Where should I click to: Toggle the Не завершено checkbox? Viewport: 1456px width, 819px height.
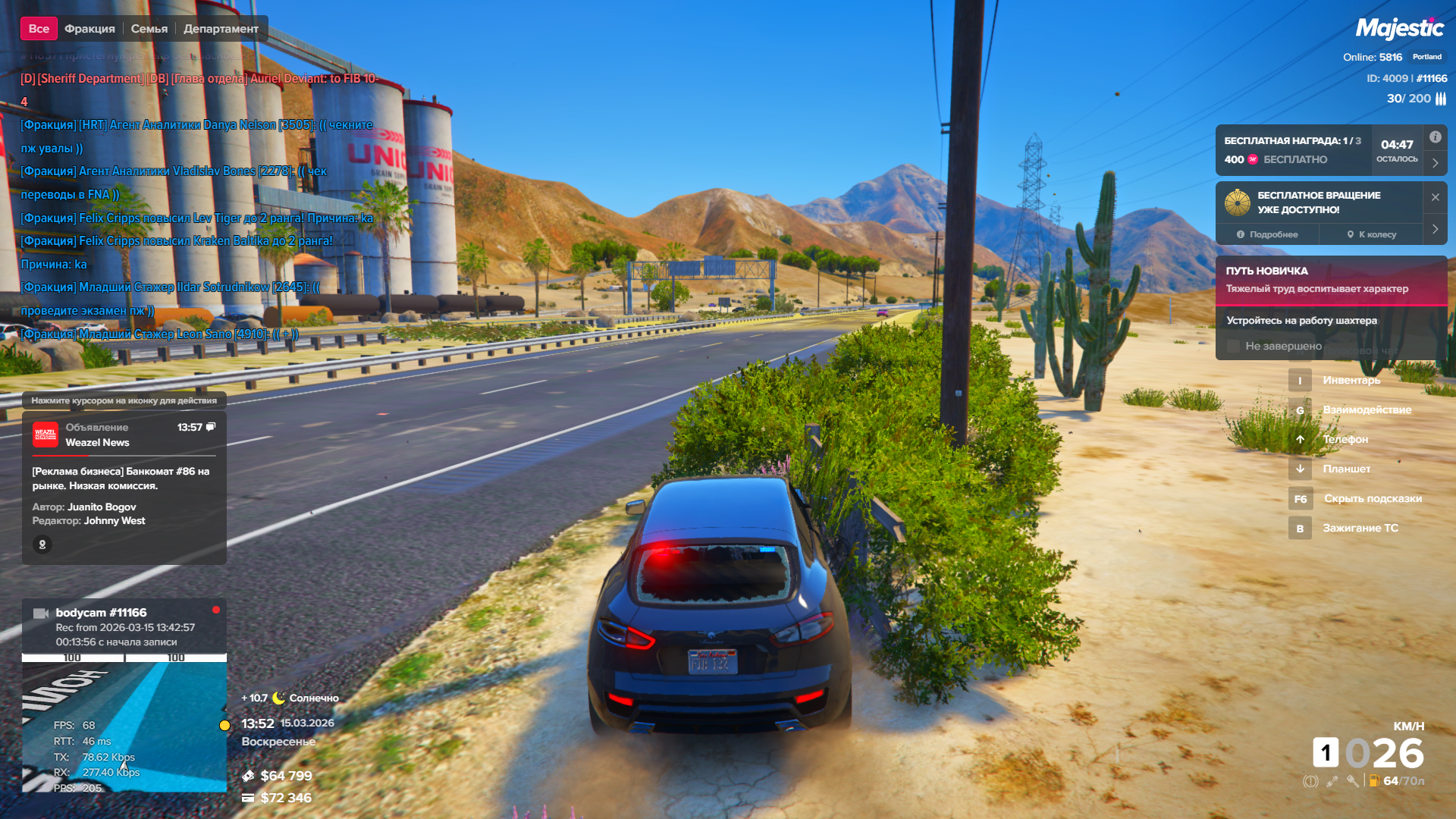[x=1233, y=346]
